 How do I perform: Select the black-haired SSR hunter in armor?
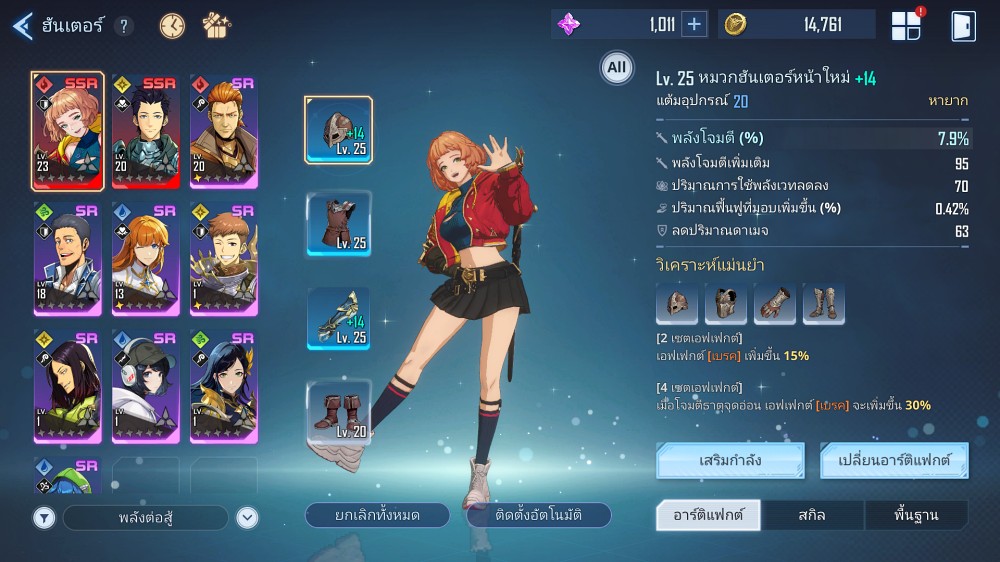[x=145, y=131]
